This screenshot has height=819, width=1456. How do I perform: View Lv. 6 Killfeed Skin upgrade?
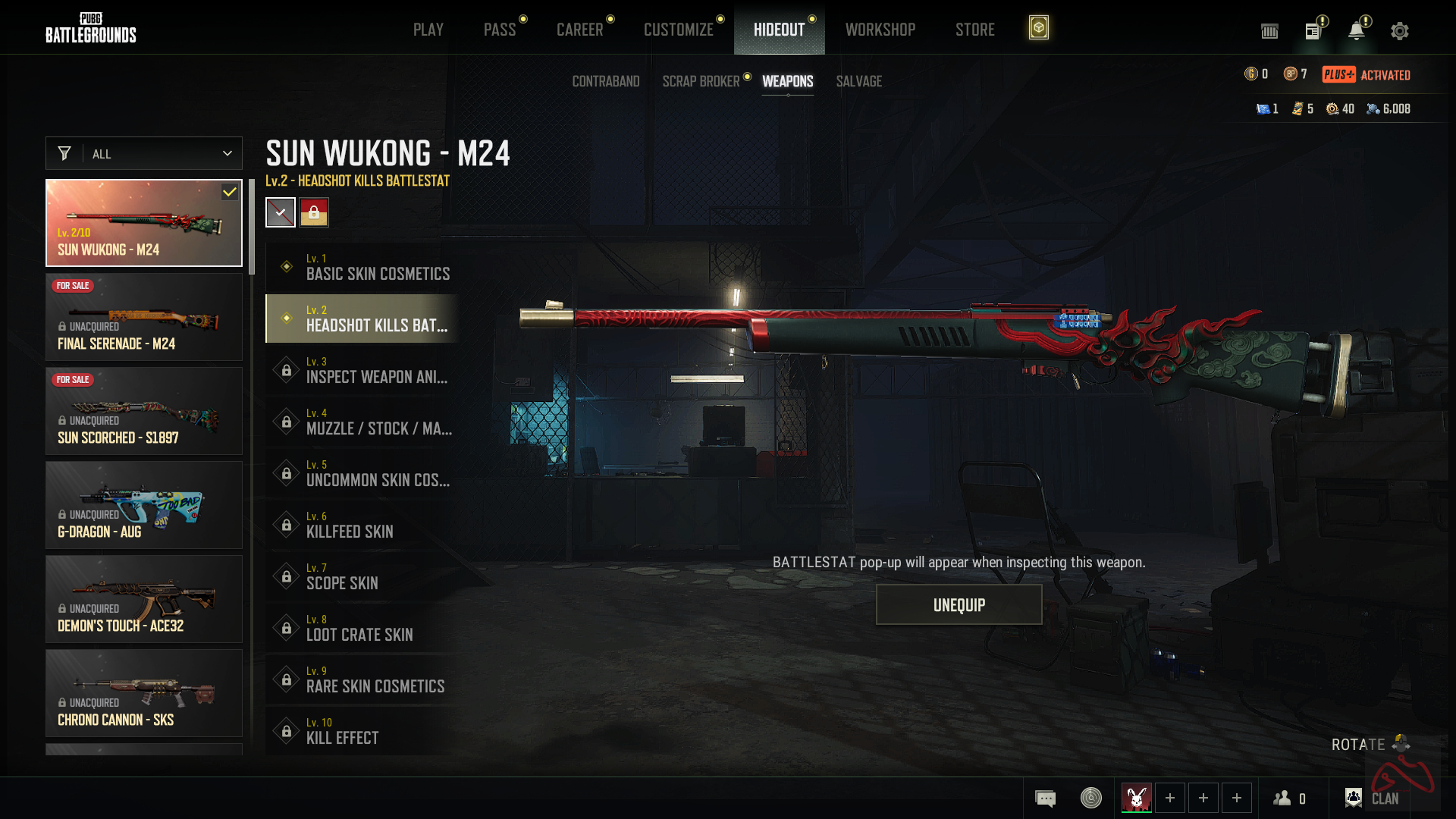(362, 525)
